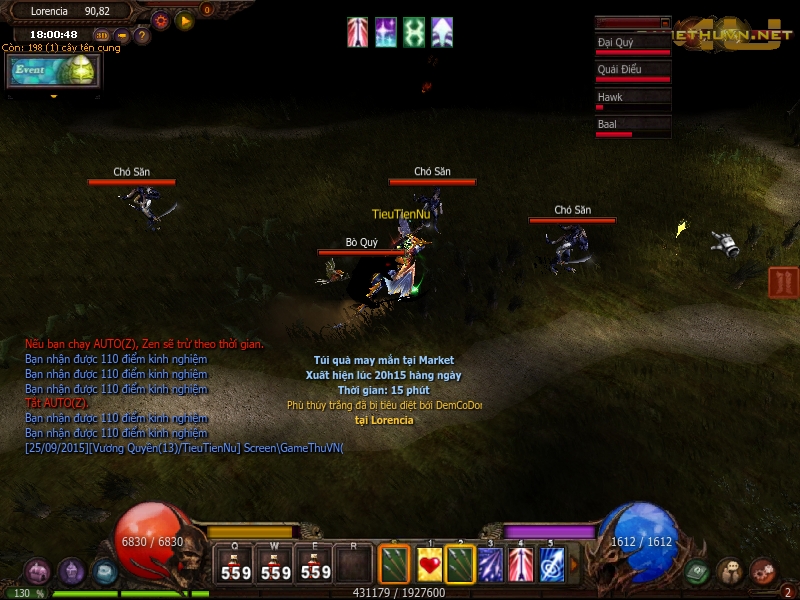
Task: Open the question mark help icon
Action: coord(142,36)
